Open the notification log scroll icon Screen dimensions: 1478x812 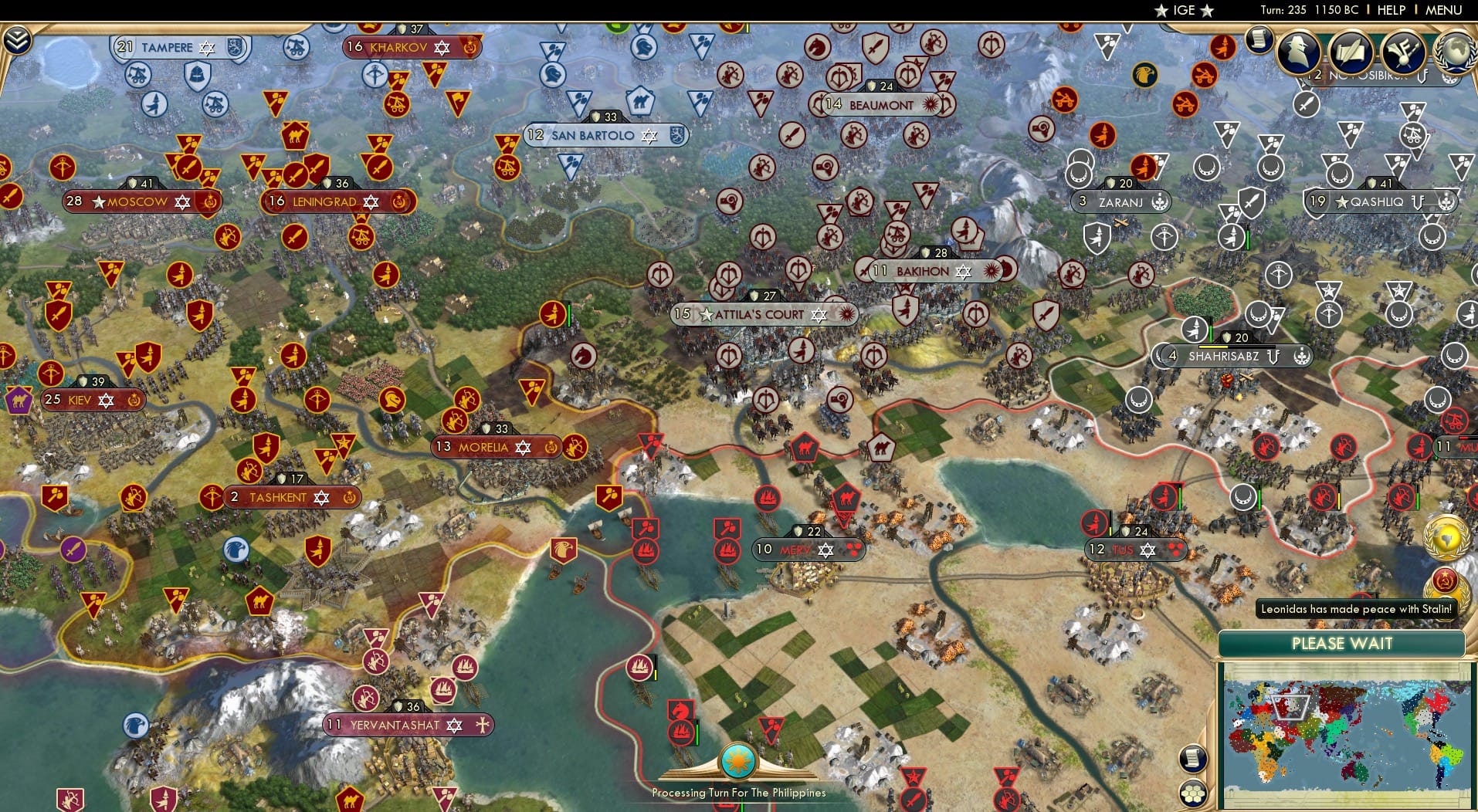point(1259,39)
